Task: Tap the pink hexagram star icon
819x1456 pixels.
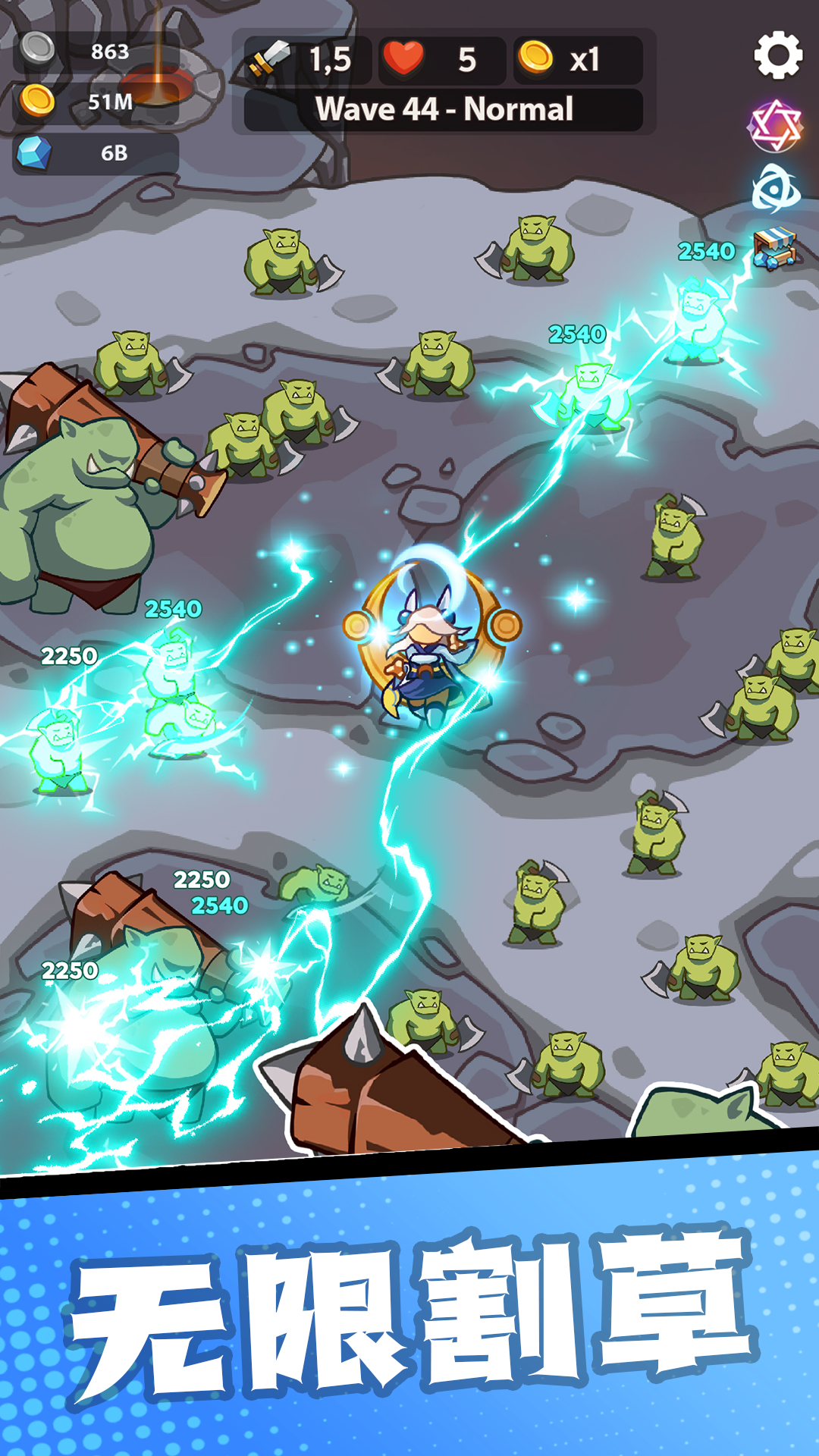Action: click(x=775, y=126)
